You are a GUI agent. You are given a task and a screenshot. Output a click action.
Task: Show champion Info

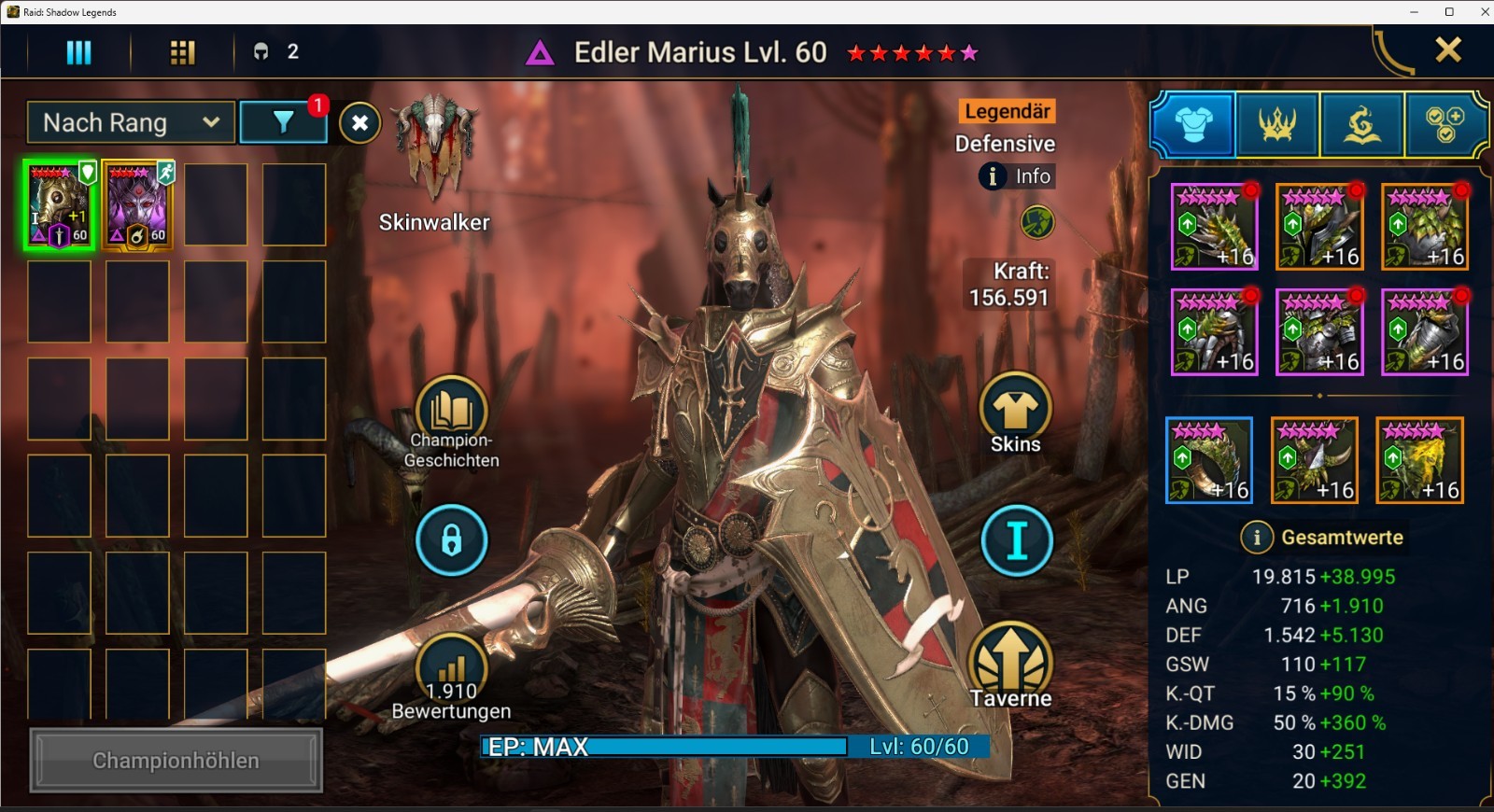1018,176
